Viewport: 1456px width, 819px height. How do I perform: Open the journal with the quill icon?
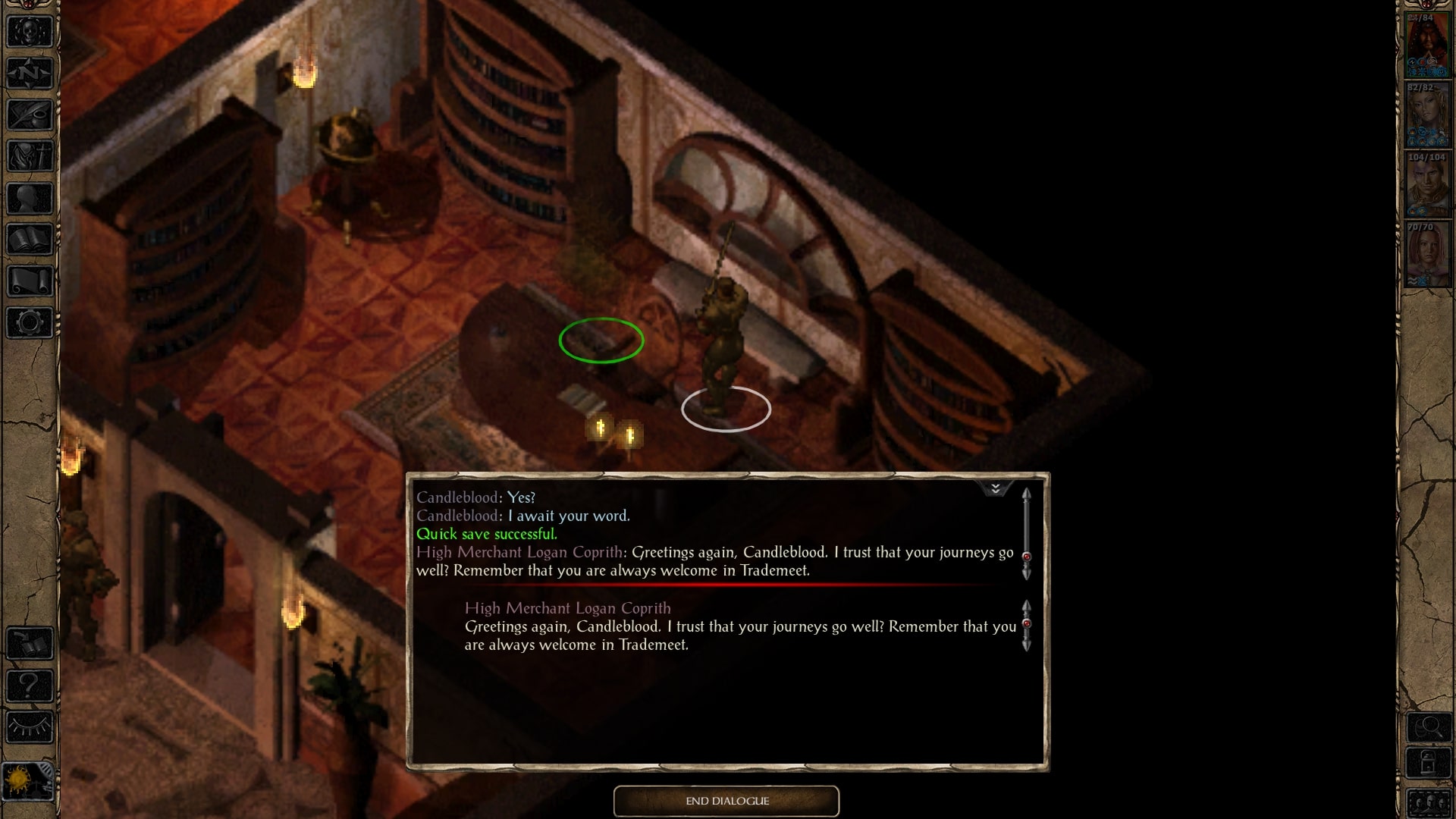point(30,115)
